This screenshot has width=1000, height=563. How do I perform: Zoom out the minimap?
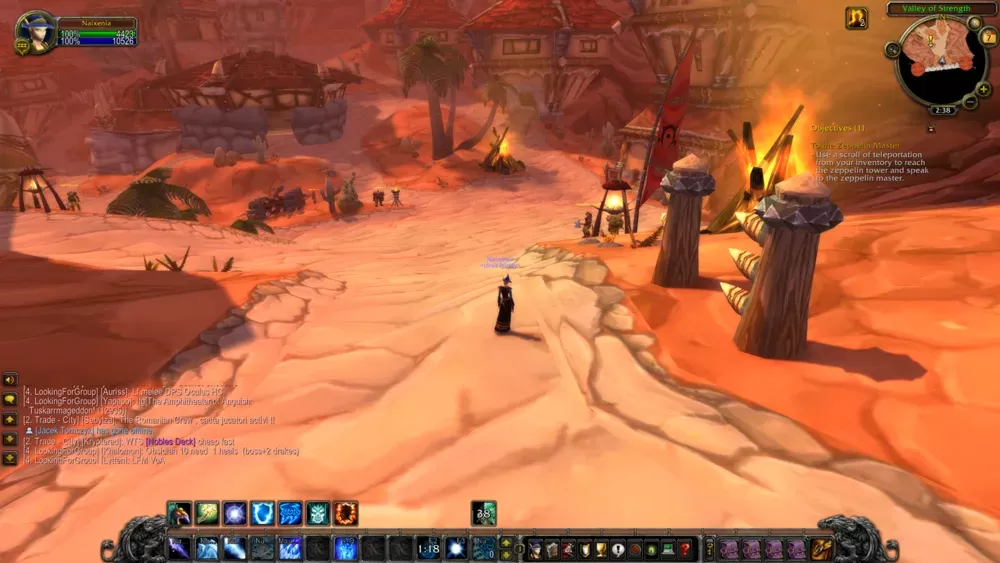969,103
